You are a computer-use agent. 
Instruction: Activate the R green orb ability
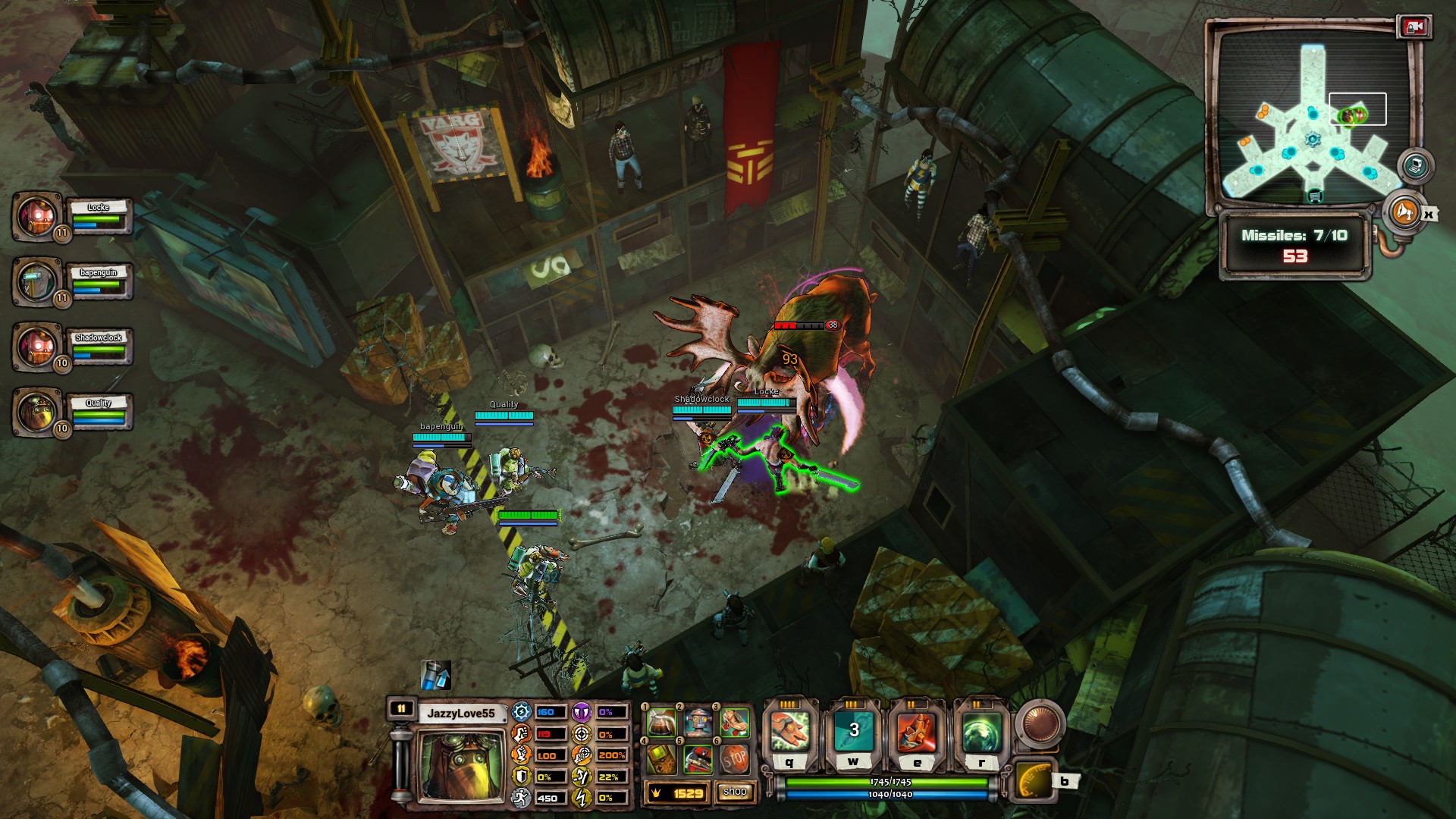[981, 732]
